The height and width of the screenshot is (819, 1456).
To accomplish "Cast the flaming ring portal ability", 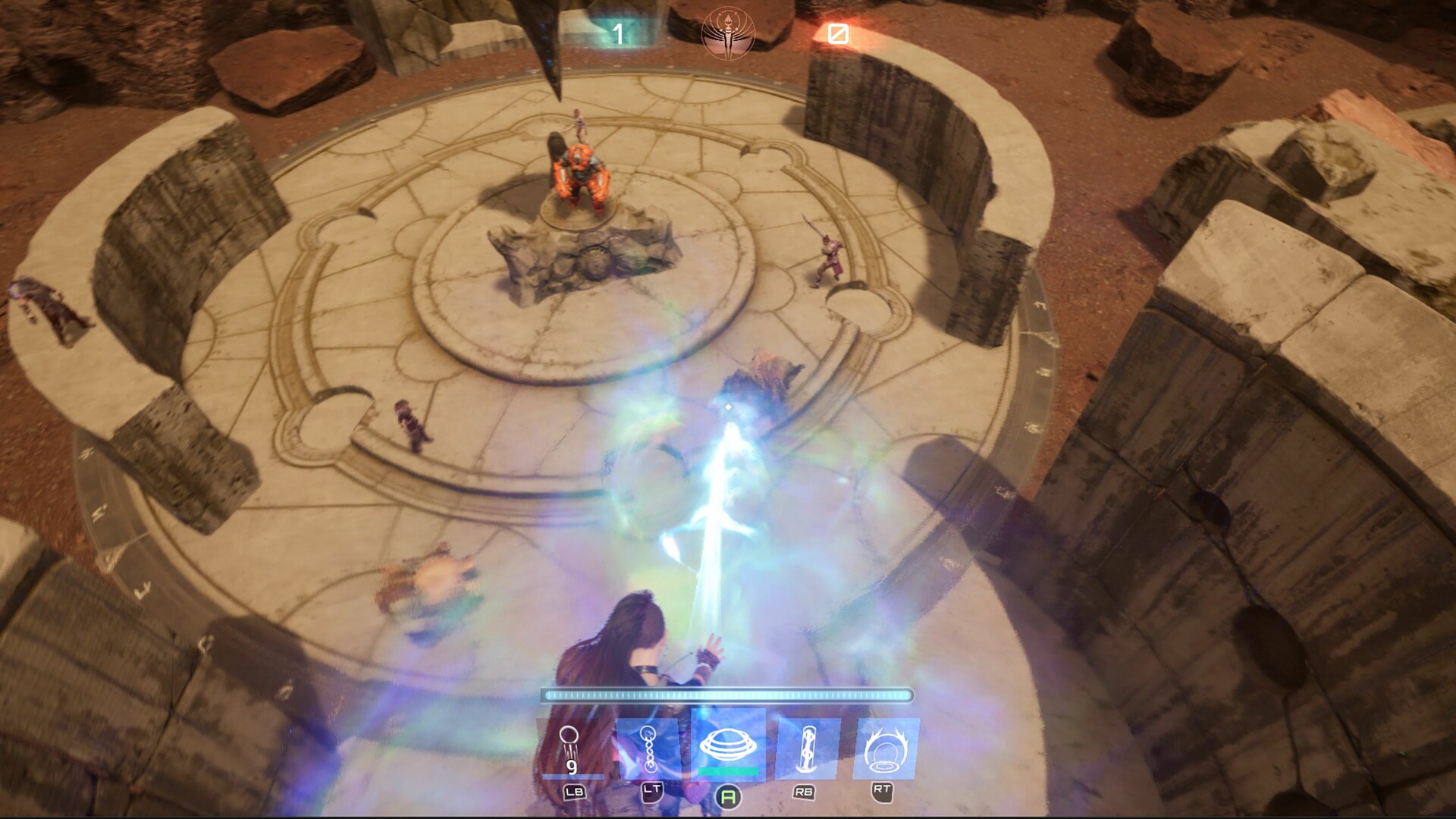I will [885, 748].
